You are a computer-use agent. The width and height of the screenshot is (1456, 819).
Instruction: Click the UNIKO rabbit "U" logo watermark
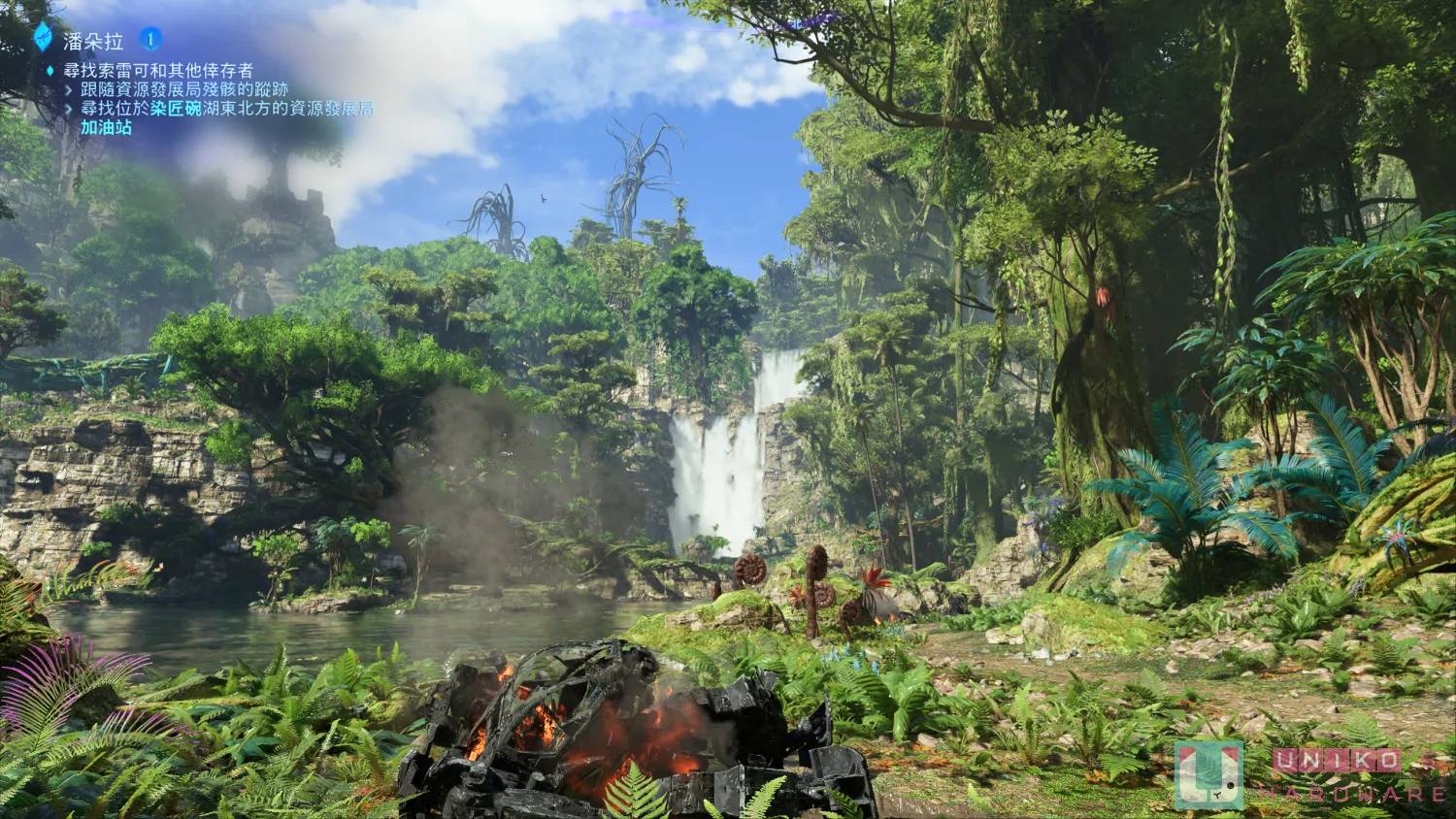[x=1208, y=775]
